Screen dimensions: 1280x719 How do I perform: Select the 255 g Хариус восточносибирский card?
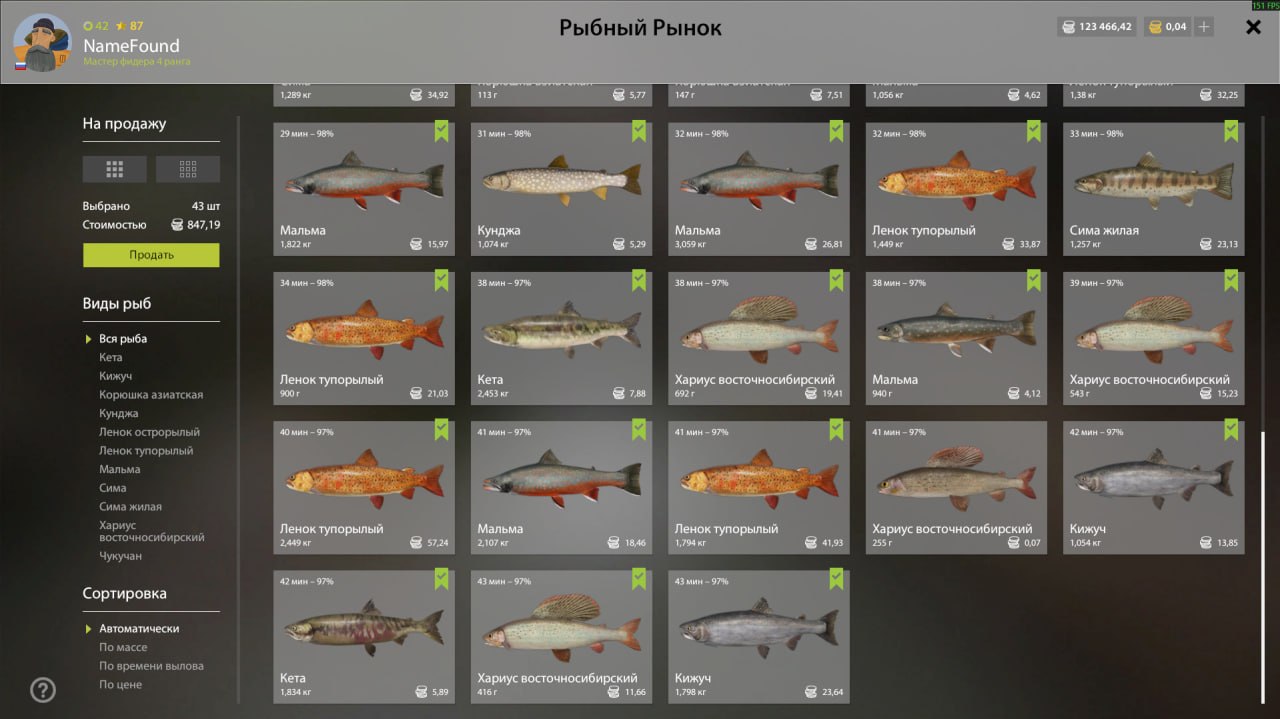tap(956, 487)
